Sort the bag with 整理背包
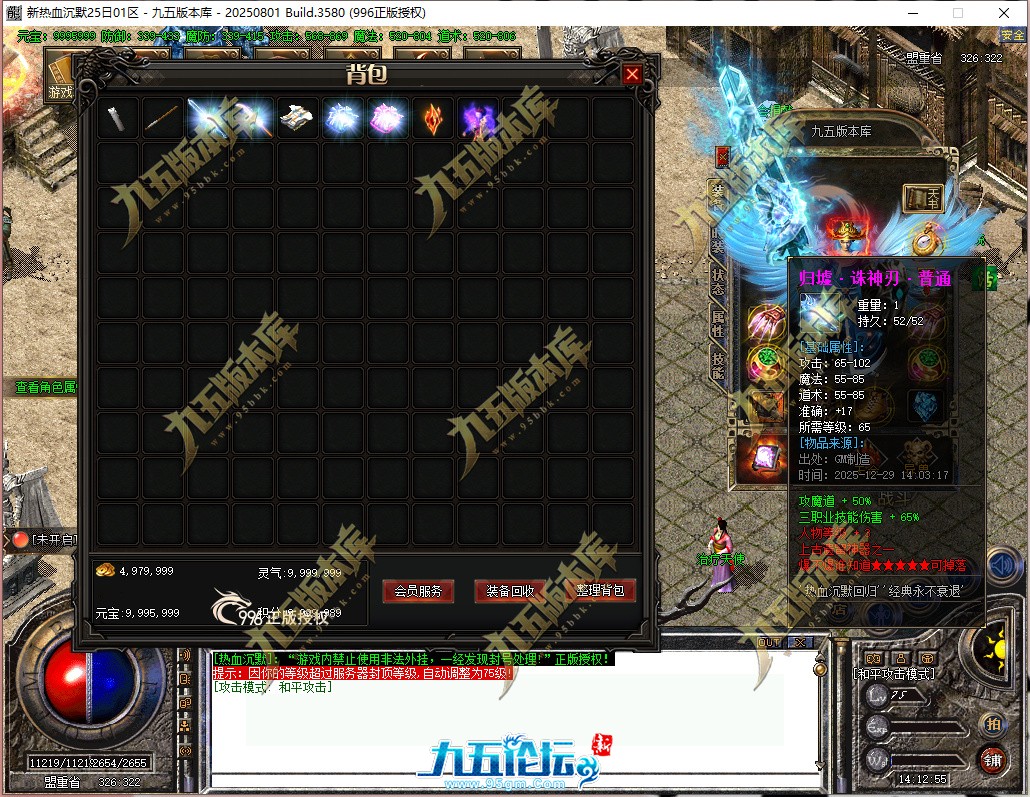The image size is (1030, 797). (x=600, y=591)
